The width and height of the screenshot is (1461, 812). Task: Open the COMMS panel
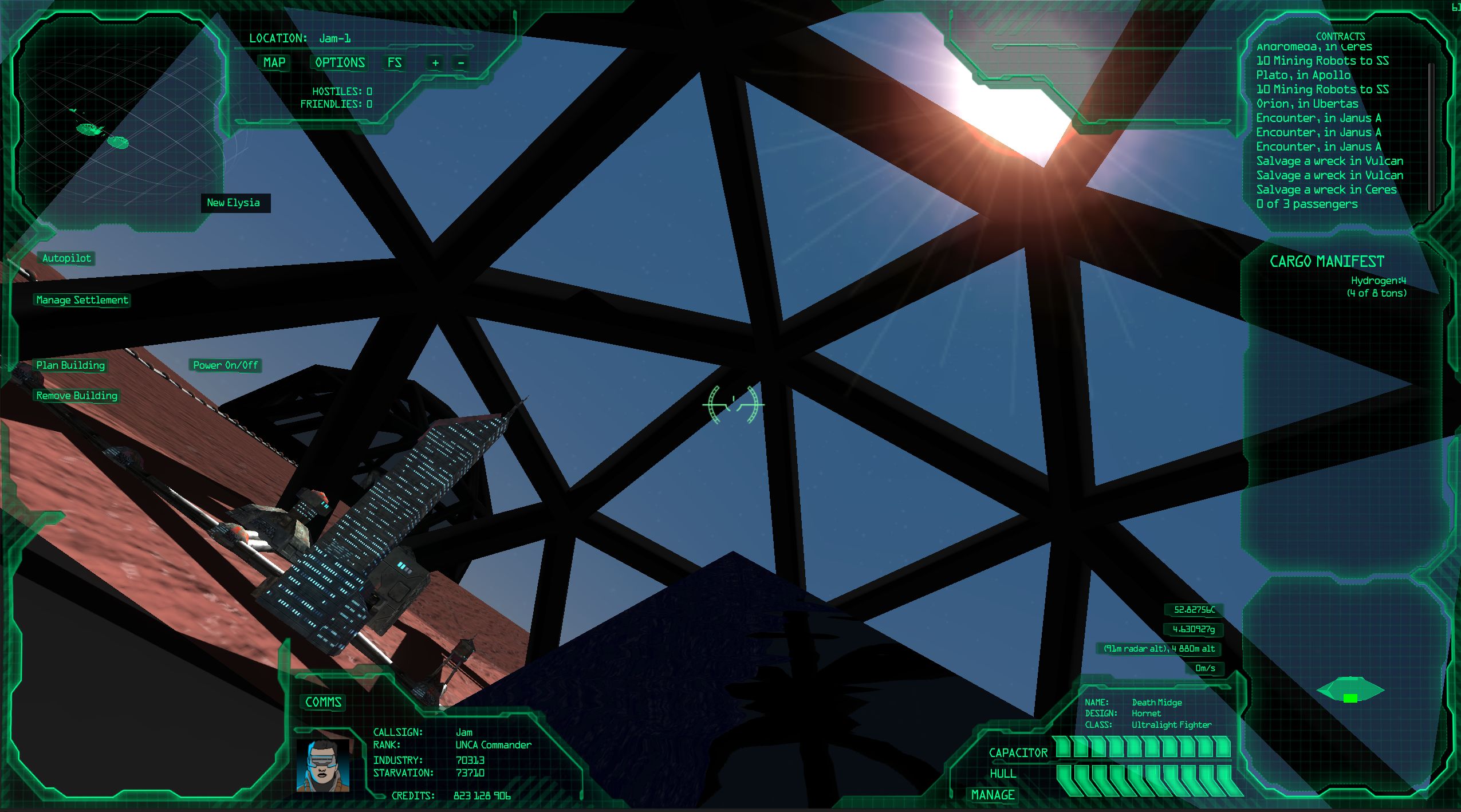pos(323,702)
